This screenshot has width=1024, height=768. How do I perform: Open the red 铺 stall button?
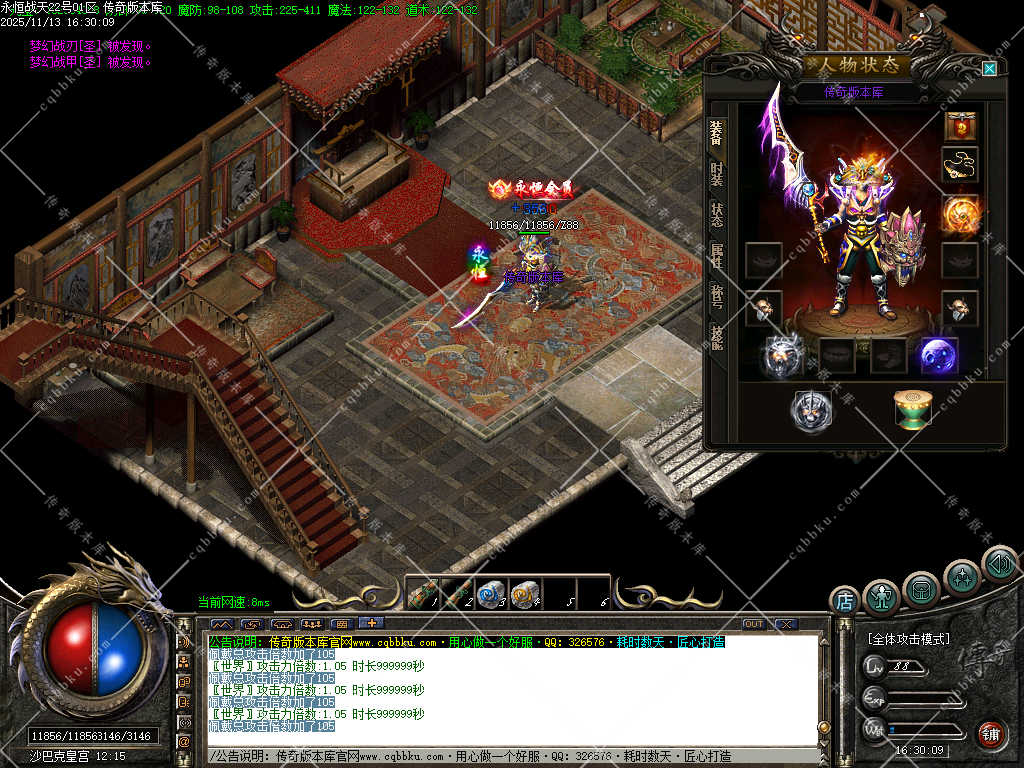tap(991, 735)
